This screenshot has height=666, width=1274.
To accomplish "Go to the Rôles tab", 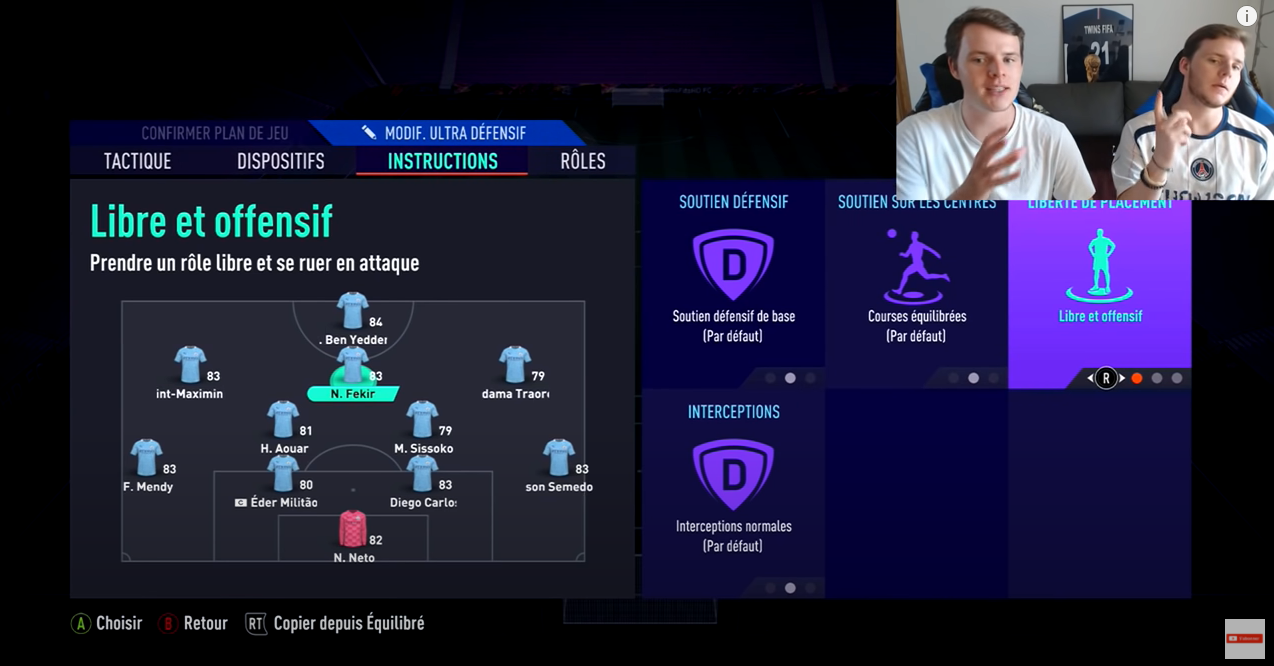I will [583, 161].
